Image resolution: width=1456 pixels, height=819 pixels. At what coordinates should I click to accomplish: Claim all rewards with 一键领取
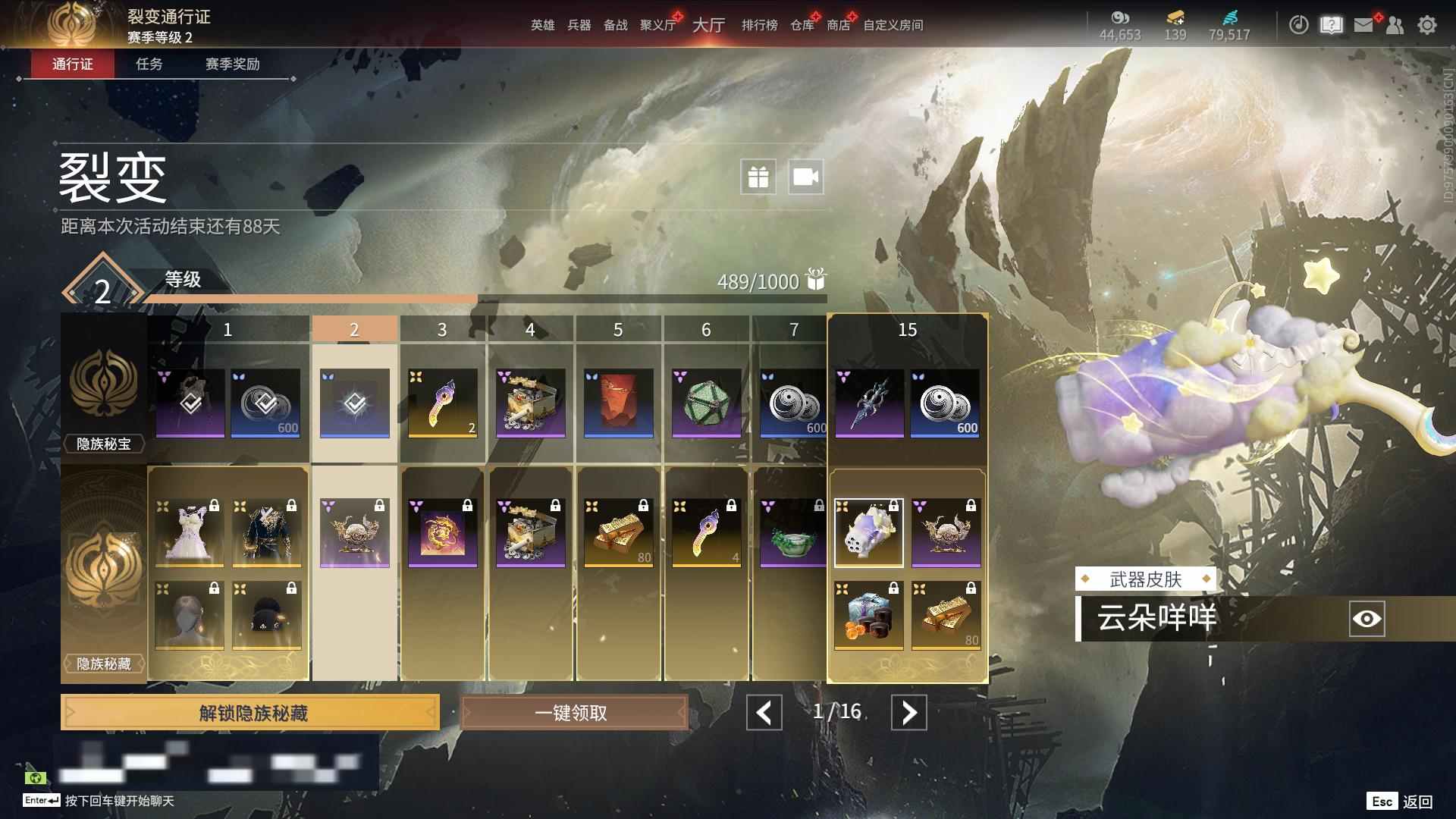coord(573,713)
